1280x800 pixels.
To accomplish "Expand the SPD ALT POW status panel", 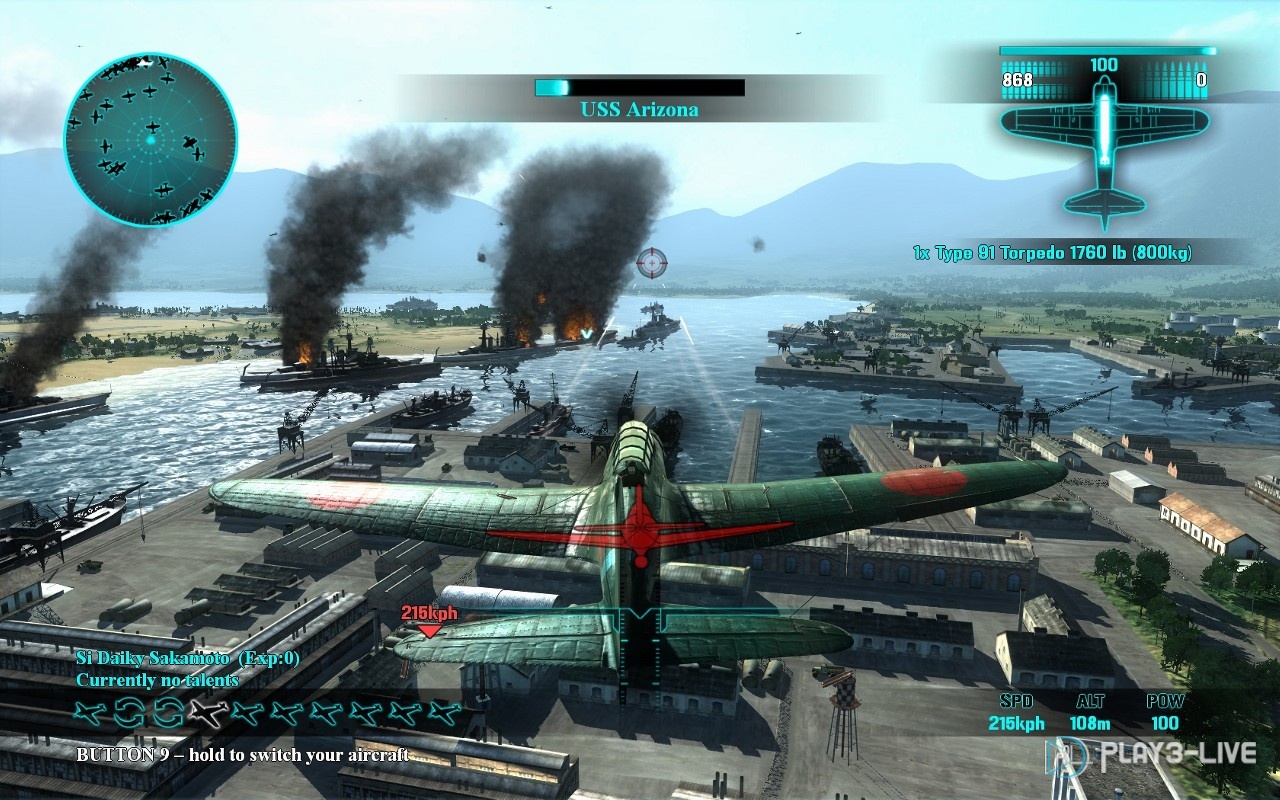I will (x=1090, y=712).
